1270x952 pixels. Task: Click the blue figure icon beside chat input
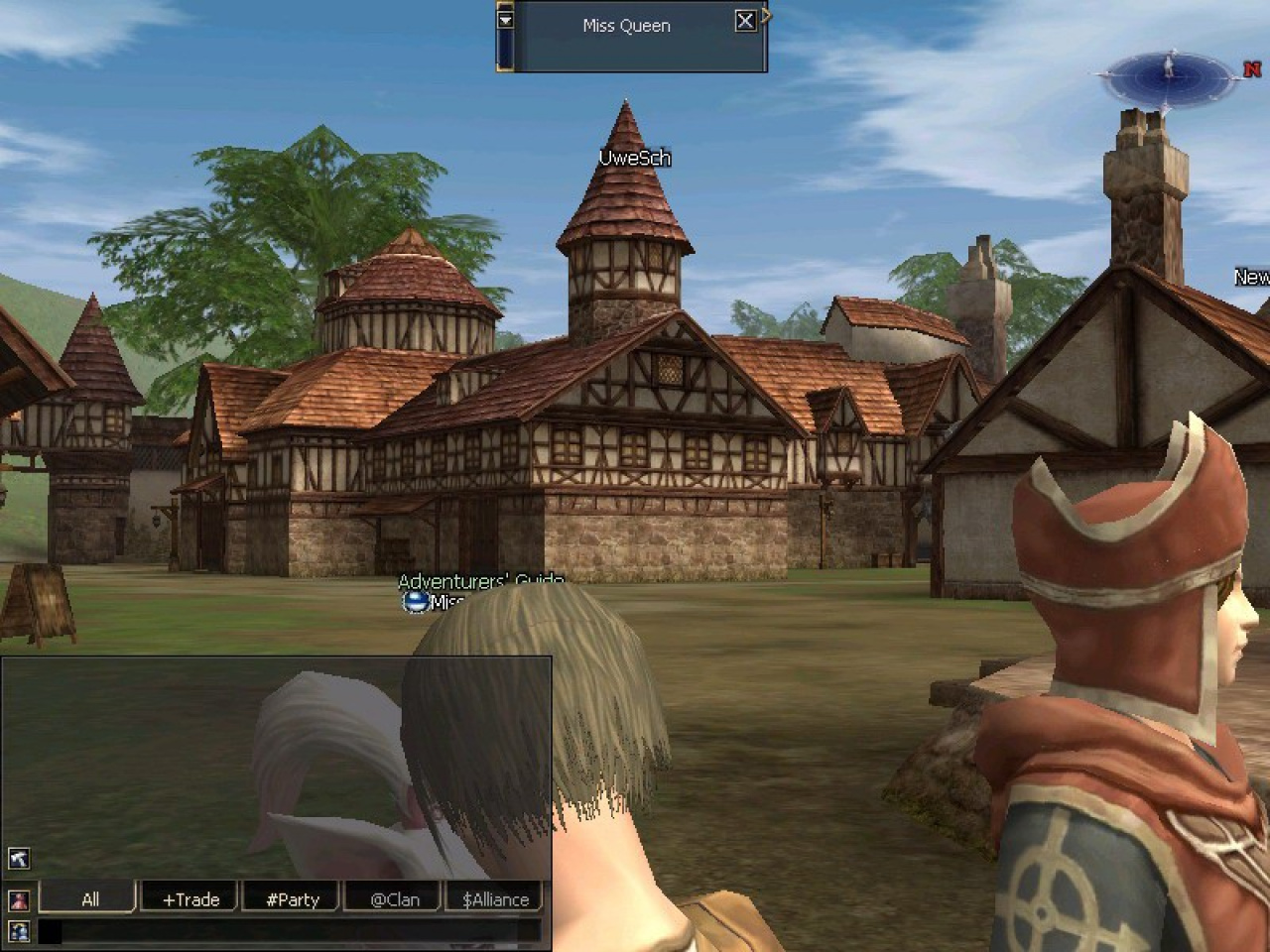19,931
